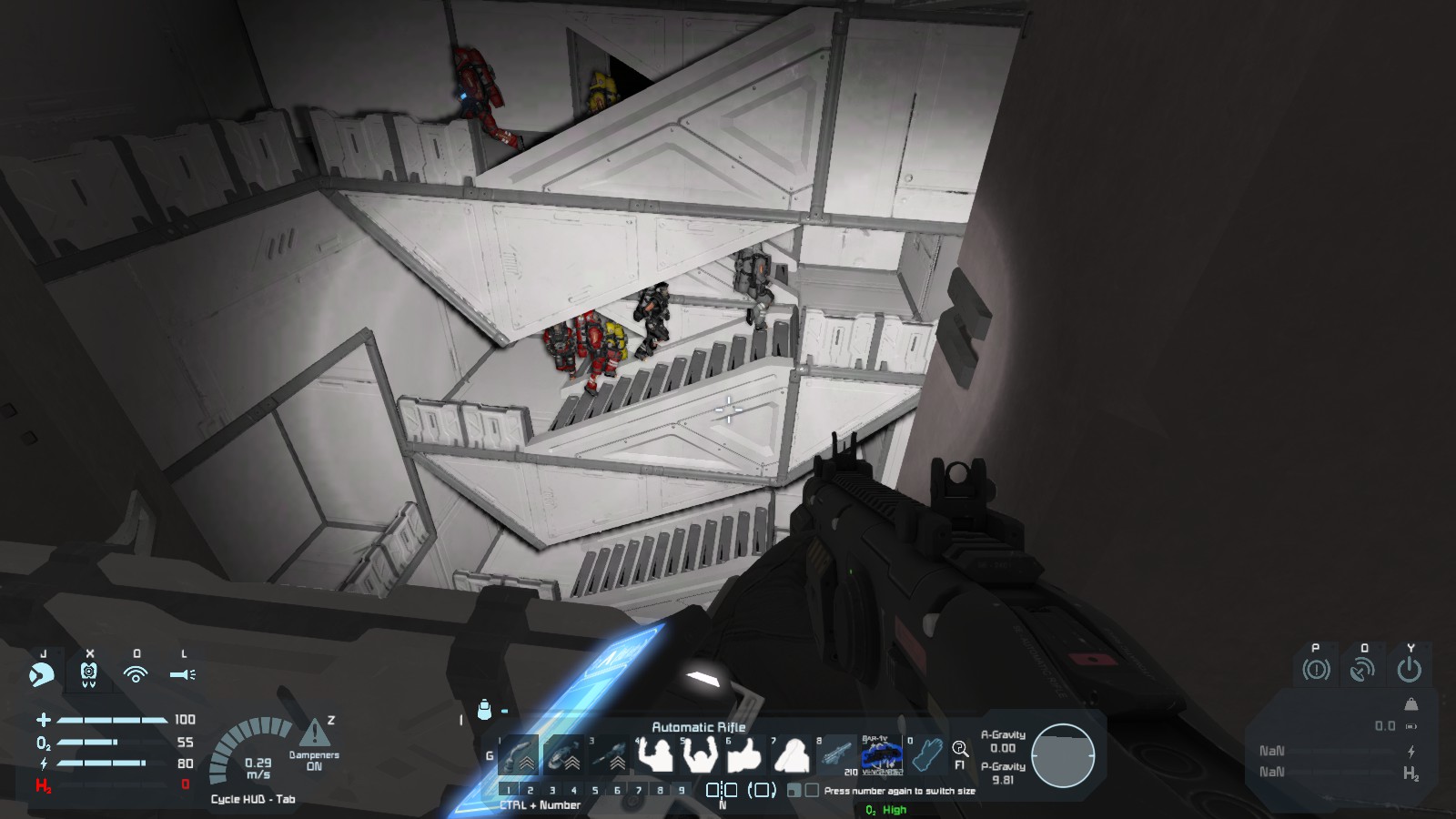
Task: Choose the wave emote slot
Action: [654, 754]
